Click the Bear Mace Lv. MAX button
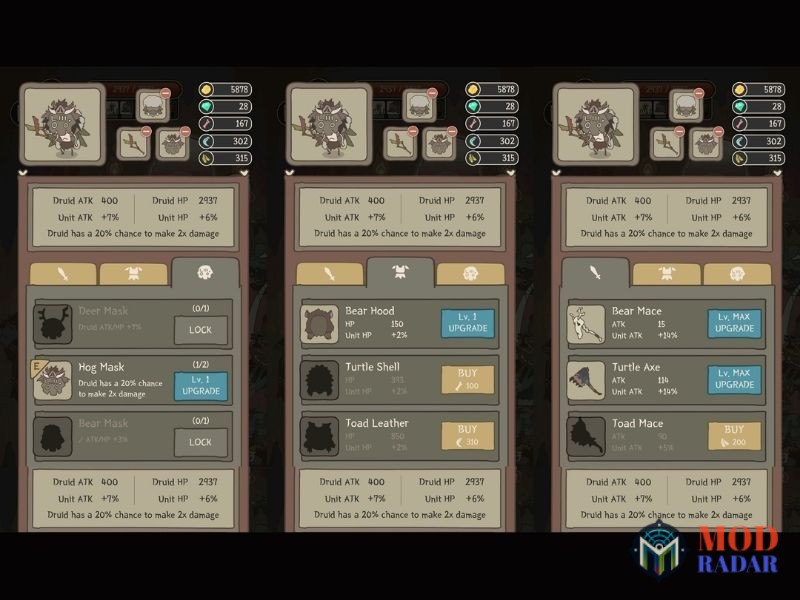The image size is (800, 600). tap(735, 323)
